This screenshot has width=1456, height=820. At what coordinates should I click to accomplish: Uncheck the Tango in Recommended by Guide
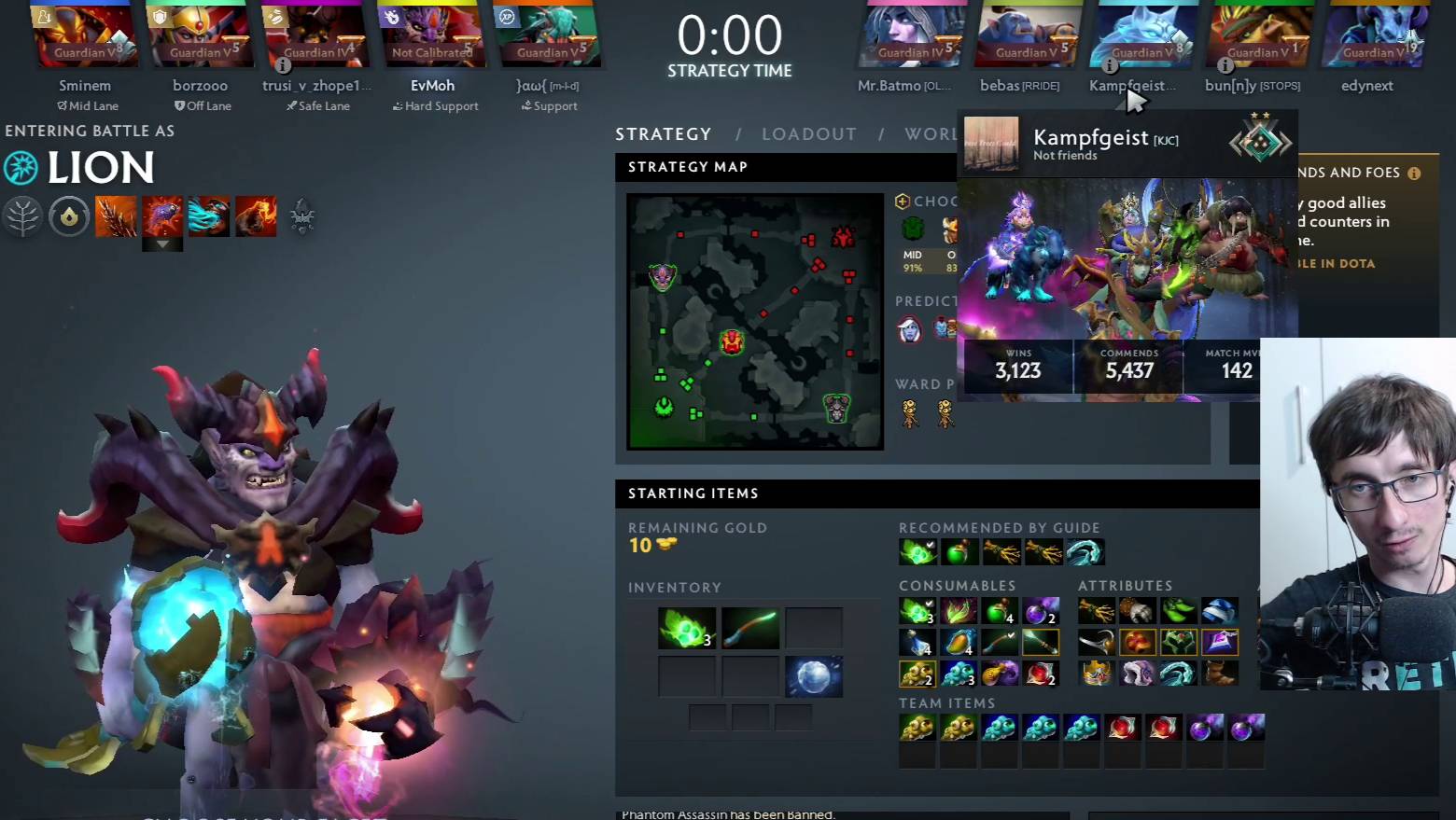(x=931, y=544)
